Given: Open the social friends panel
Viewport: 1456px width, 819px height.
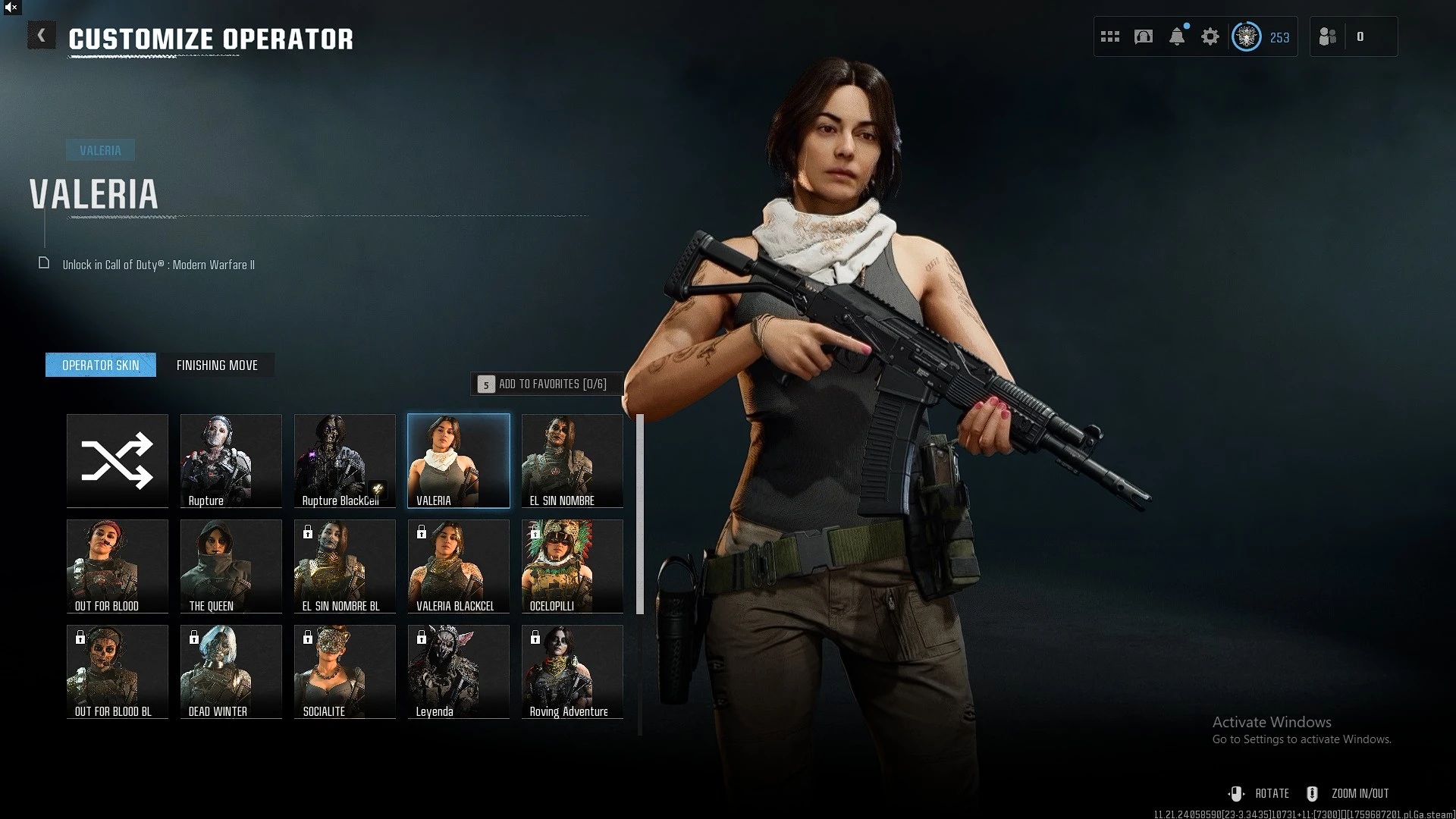Looking at the screenshot, I should pos(1328,36).
